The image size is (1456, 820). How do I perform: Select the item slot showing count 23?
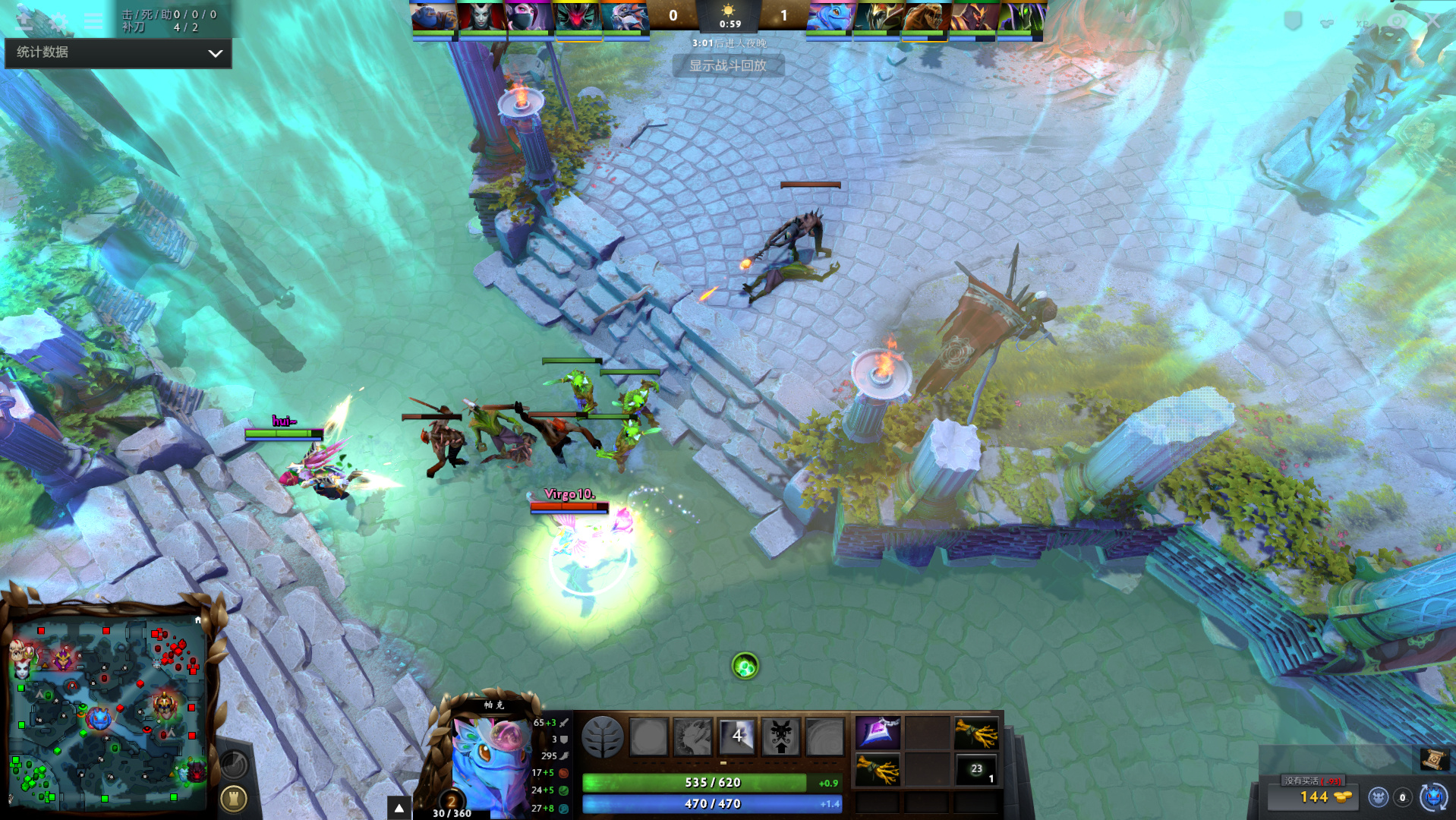click(976, 770)
